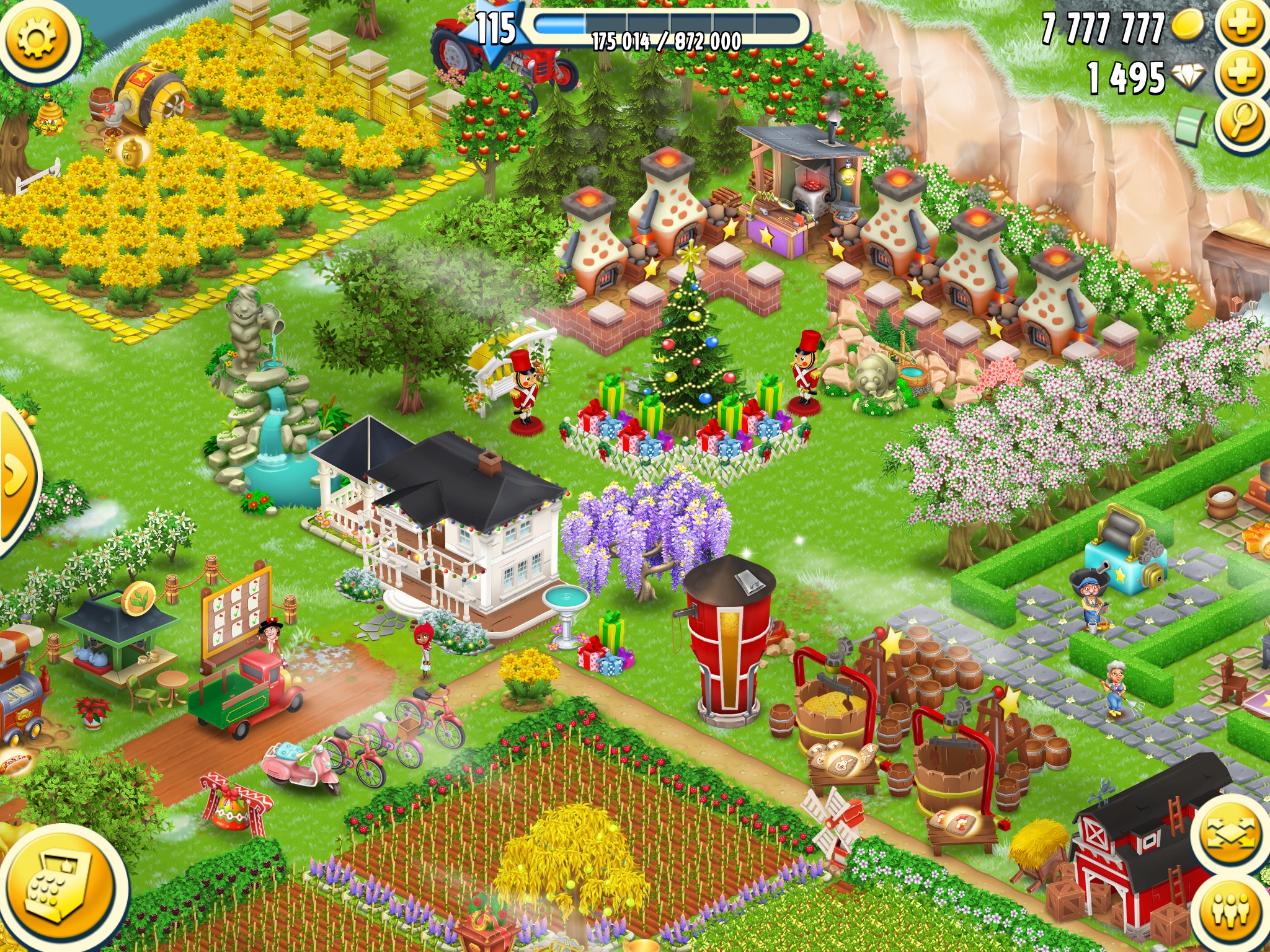Open the friends list button
Image resolution: width=1270 pixels, height=952 pixels.
[1232, 911]
